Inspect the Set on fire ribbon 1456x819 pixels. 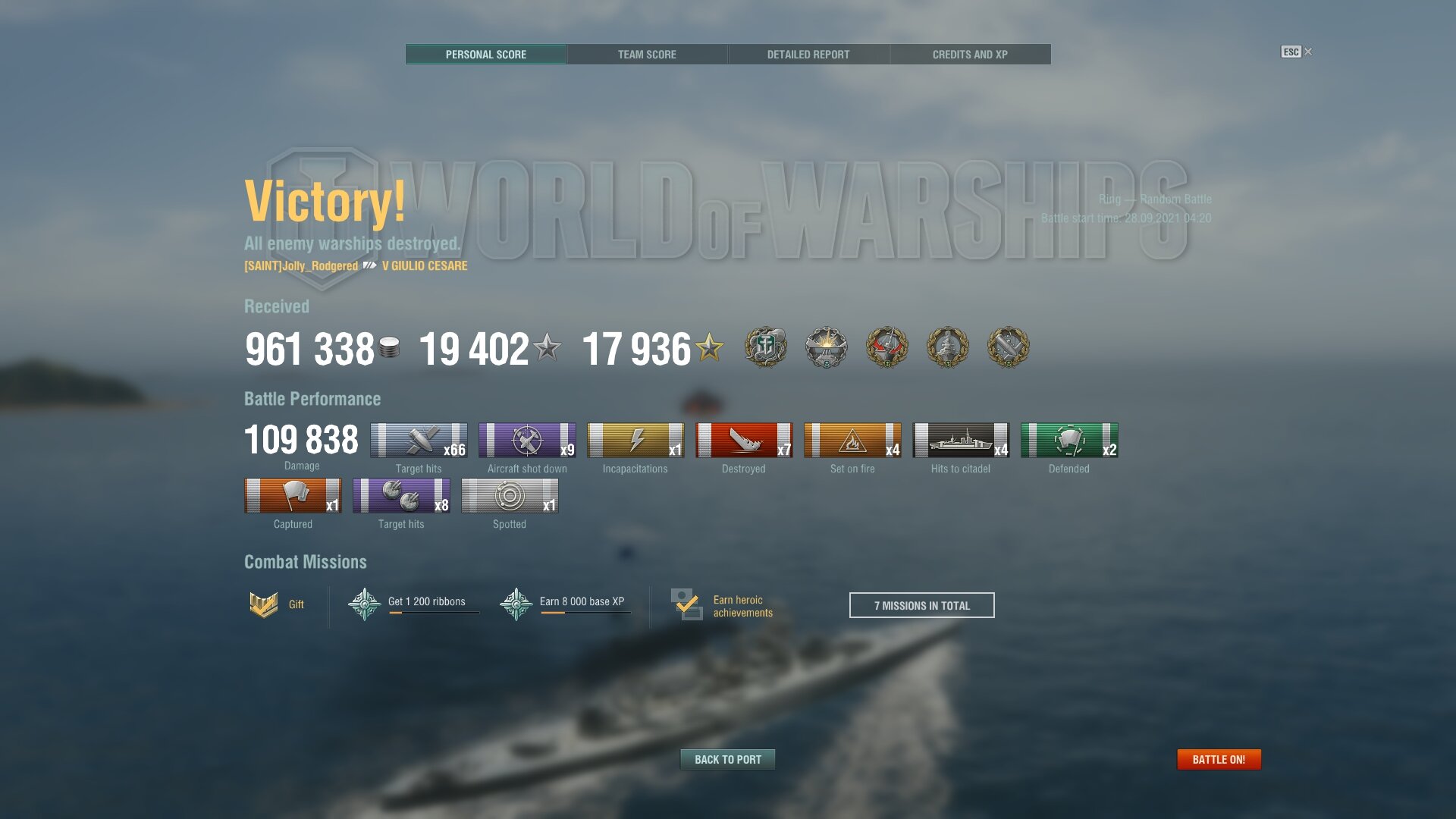click(852, 441)
